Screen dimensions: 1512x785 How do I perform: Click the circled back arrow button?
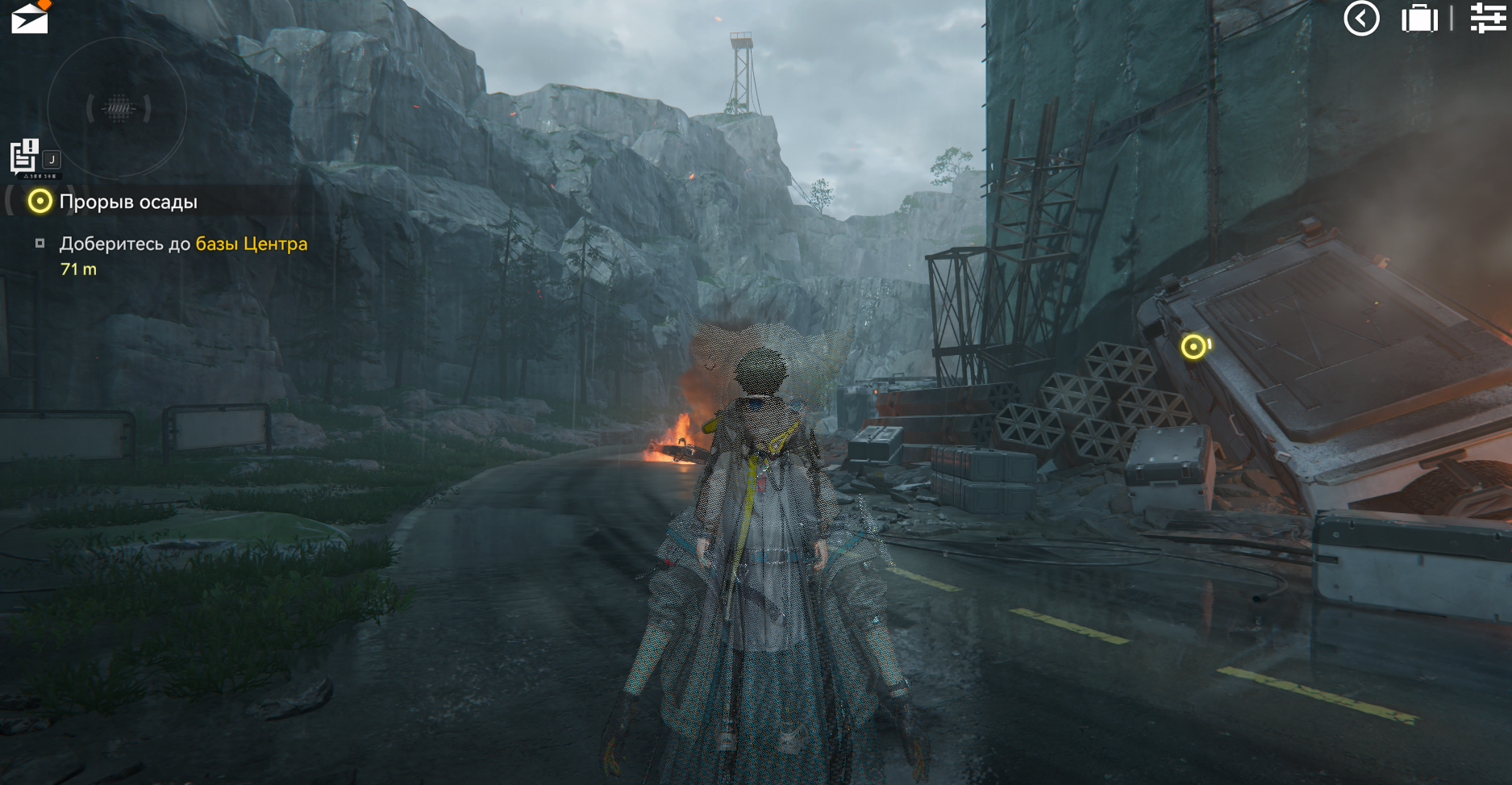tap(1361, 19)
